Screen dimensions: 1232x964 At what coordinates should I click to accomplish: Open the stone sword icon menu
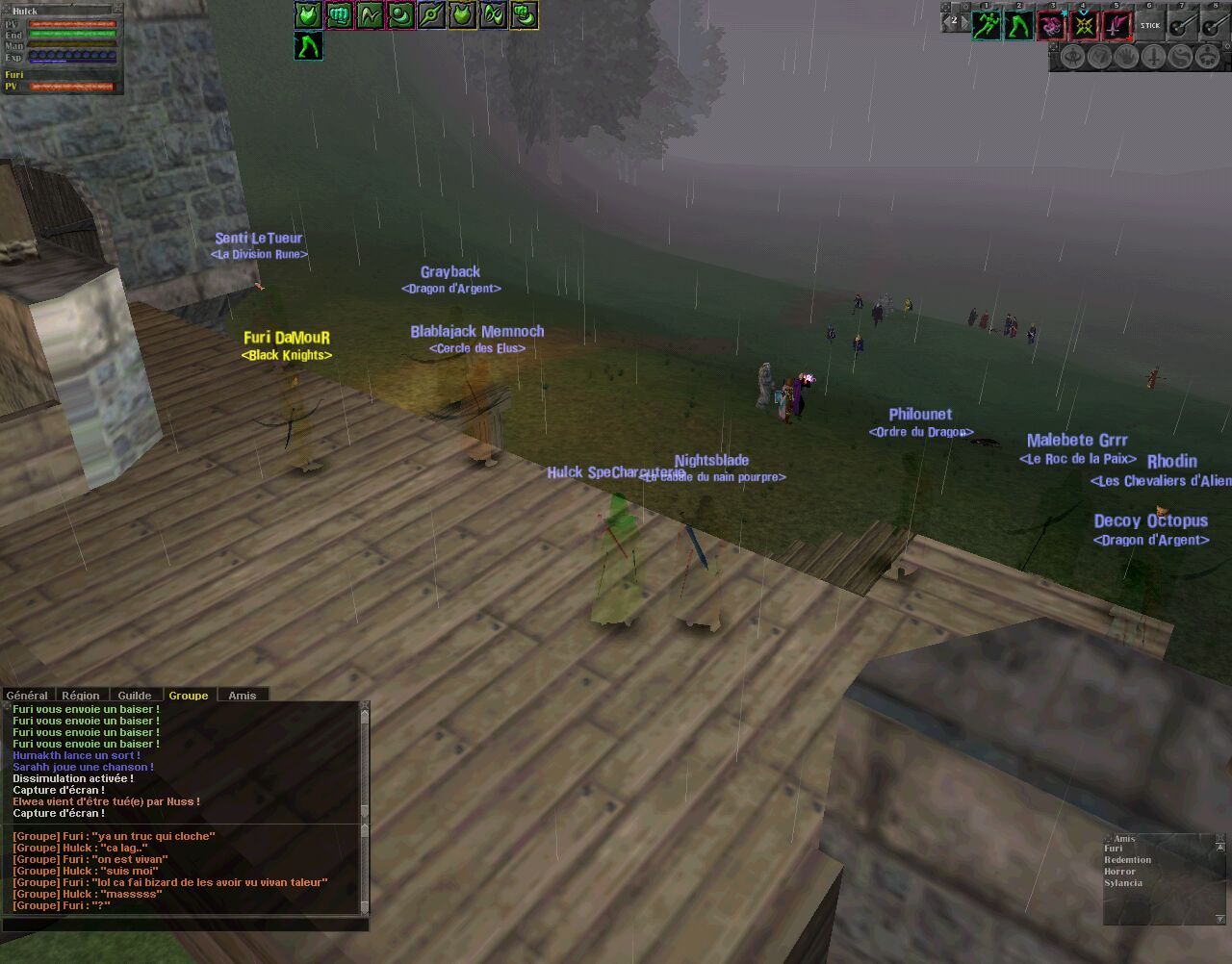(x=1153, y=57)
